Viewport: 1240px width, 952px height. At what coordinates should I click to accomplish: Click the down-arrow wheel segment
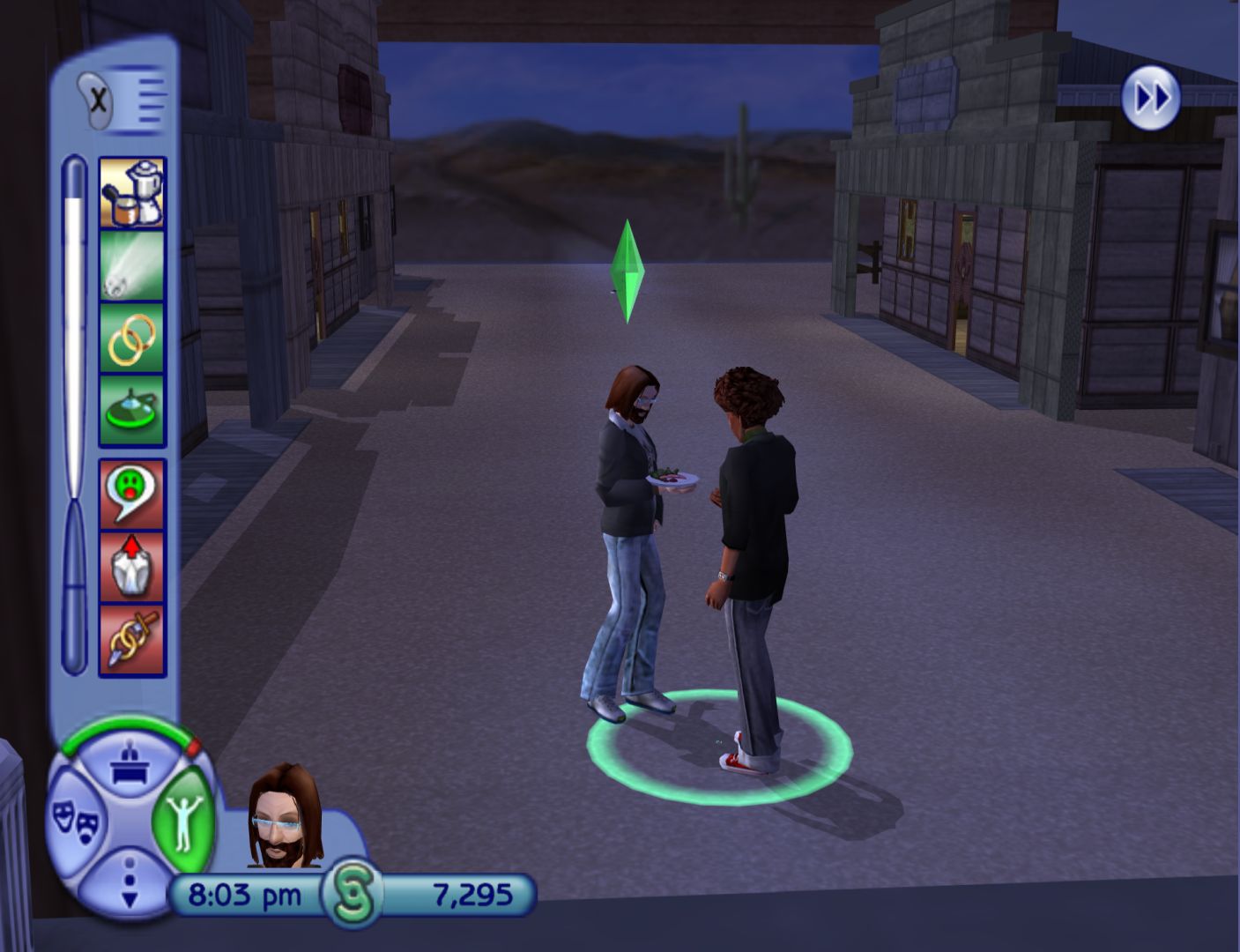tap(130, 881)
